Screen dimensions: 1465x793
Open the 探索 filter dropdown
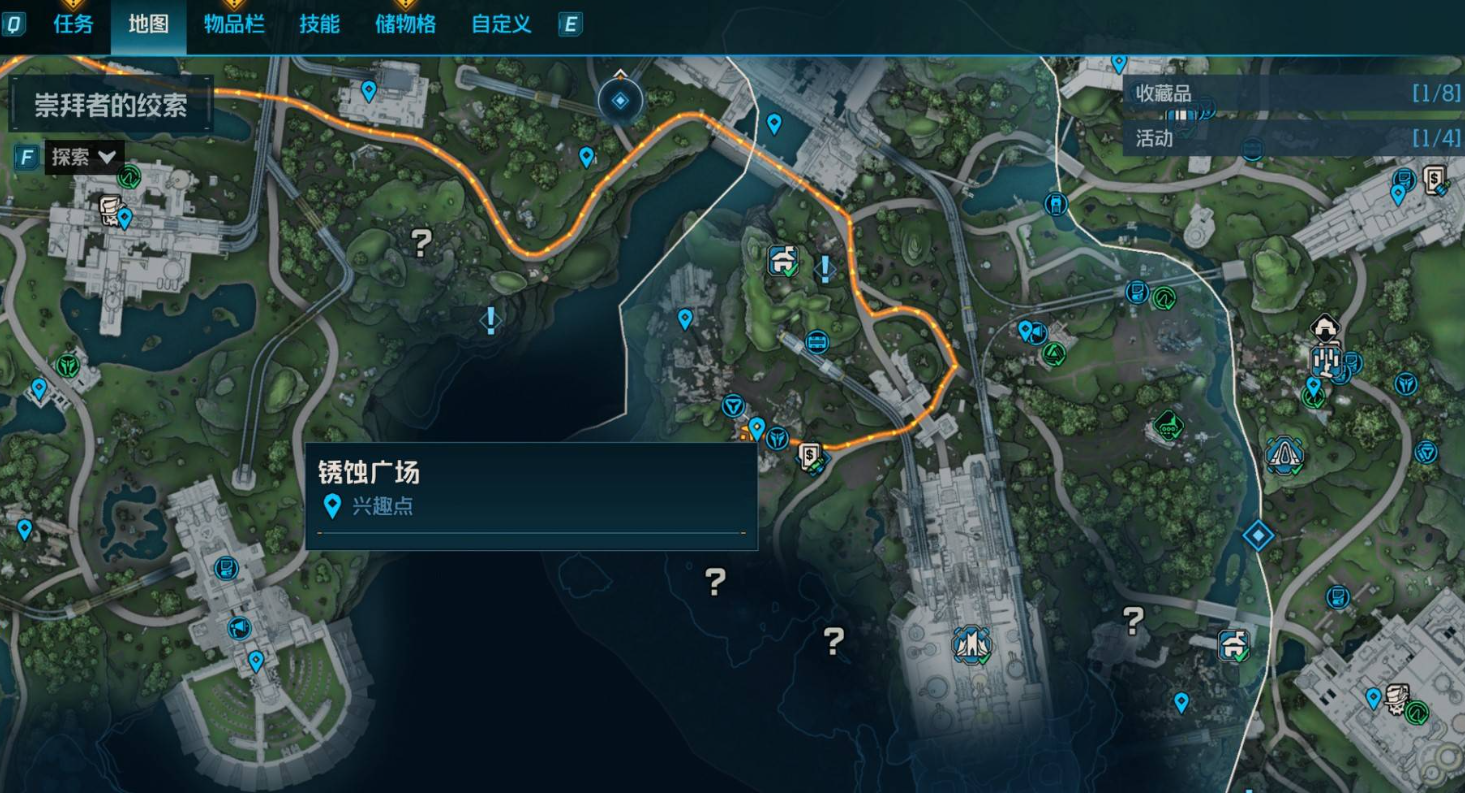(x=84, y=157)
